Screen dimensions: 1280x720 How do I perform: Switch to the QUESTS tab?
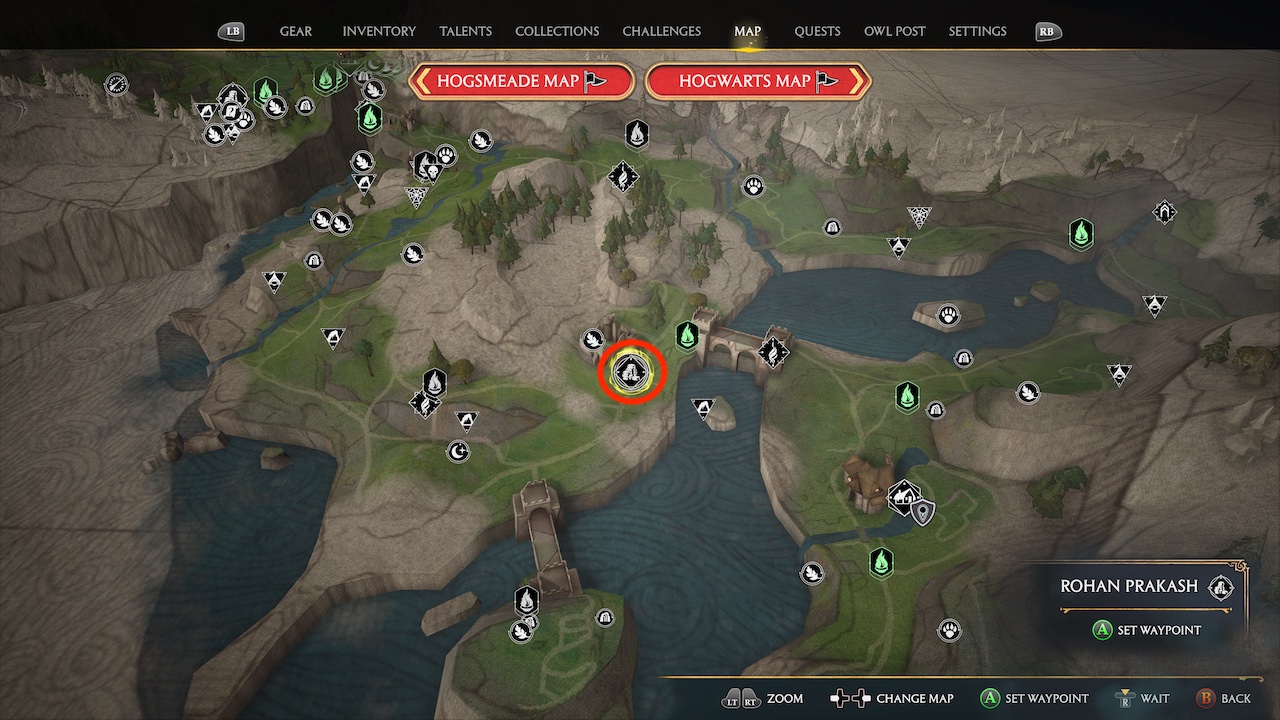(x=817, y=31)
